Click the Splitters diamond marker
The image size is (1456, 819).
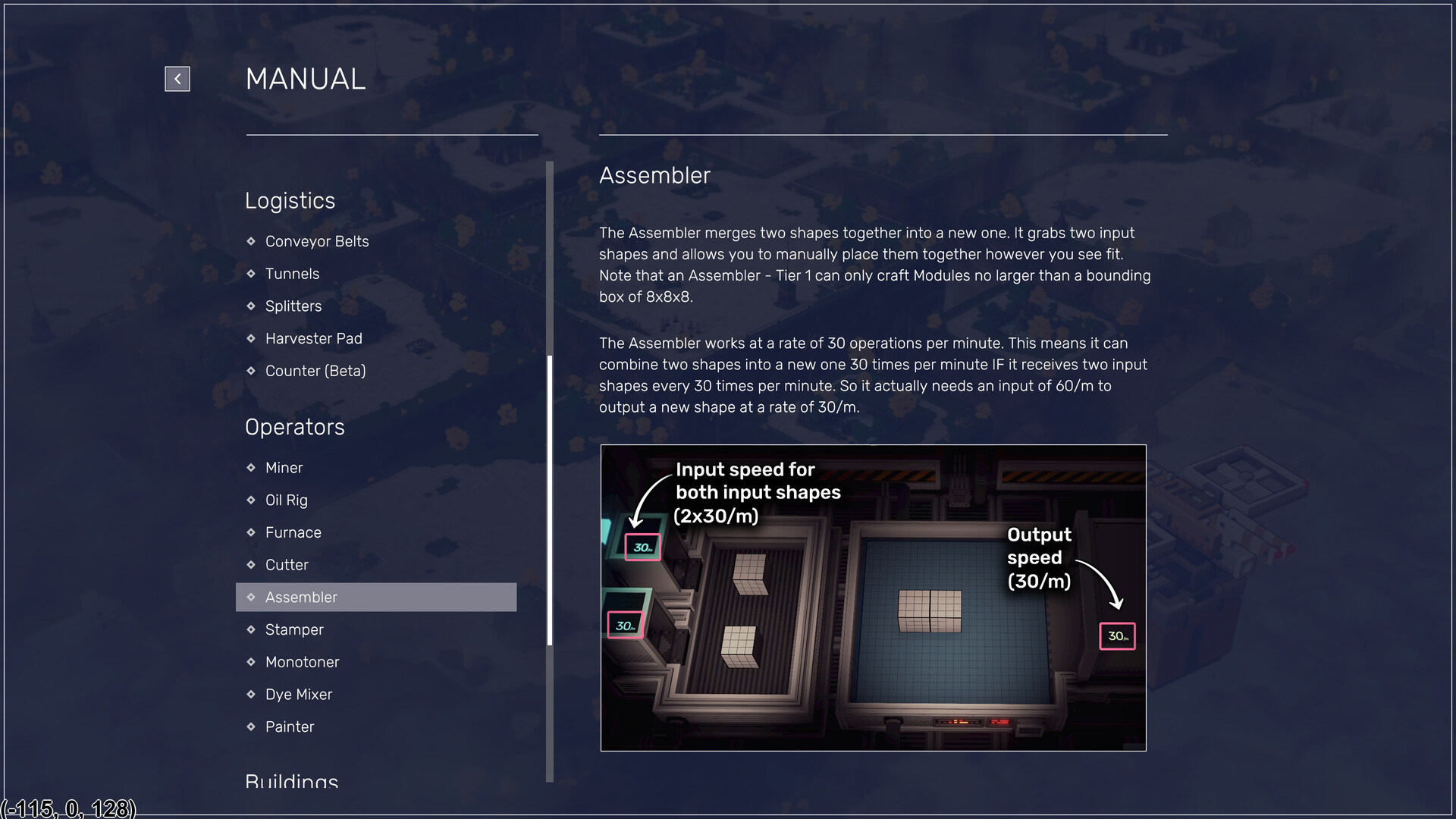click(x=251, y=306)
